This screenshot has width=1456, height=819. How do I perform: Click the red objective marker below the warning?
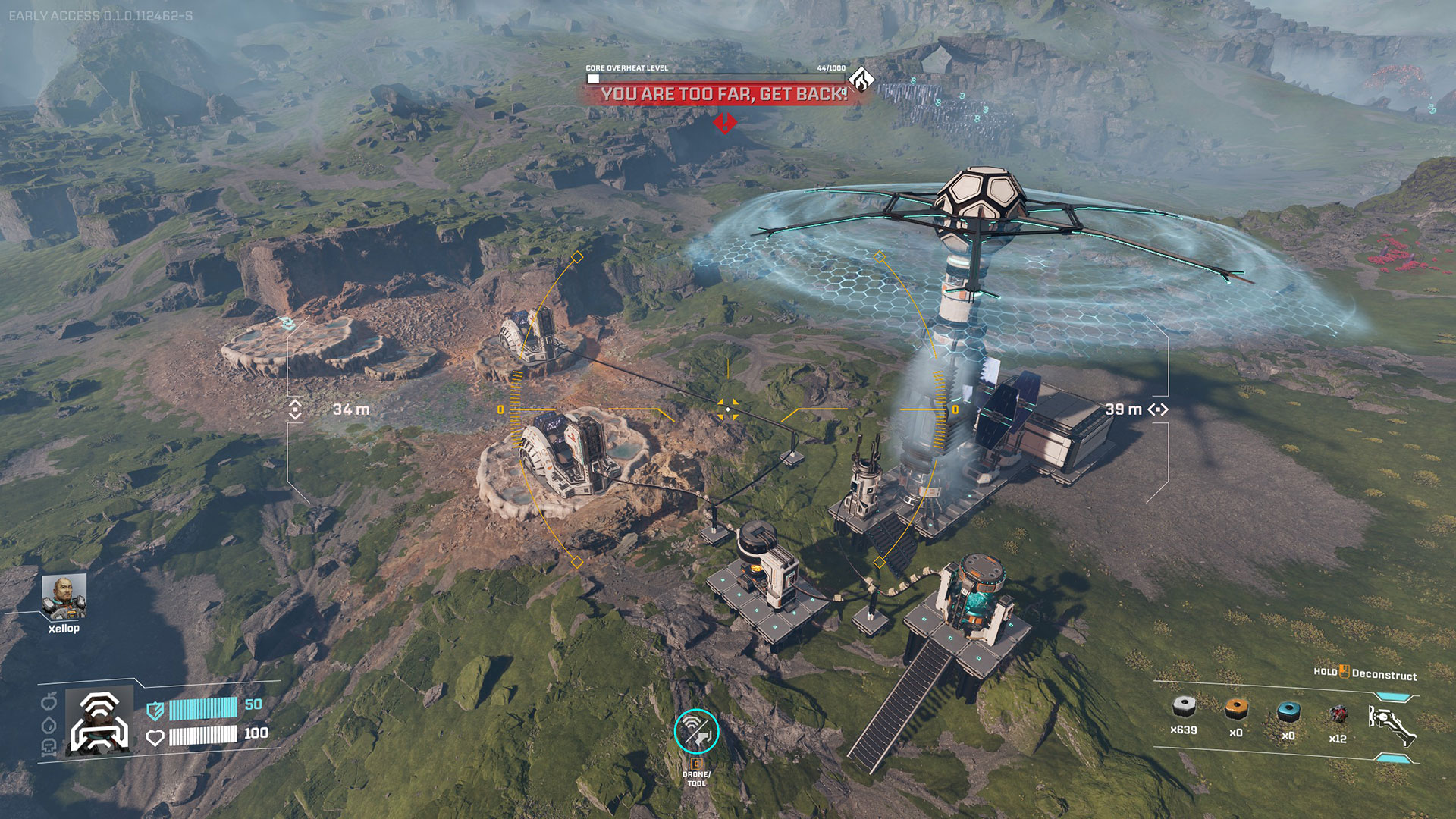tap(724, 122)
